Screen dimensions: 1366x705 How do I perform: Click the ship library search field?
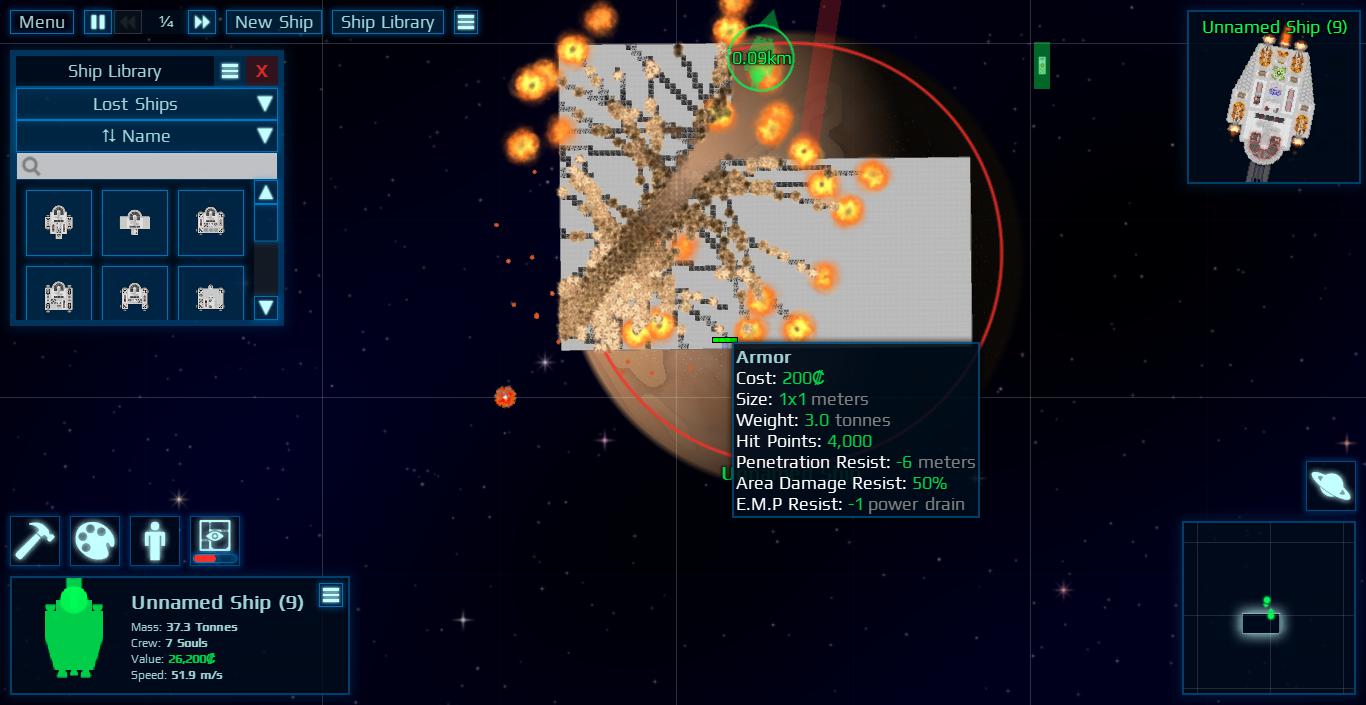click(146, 166)
